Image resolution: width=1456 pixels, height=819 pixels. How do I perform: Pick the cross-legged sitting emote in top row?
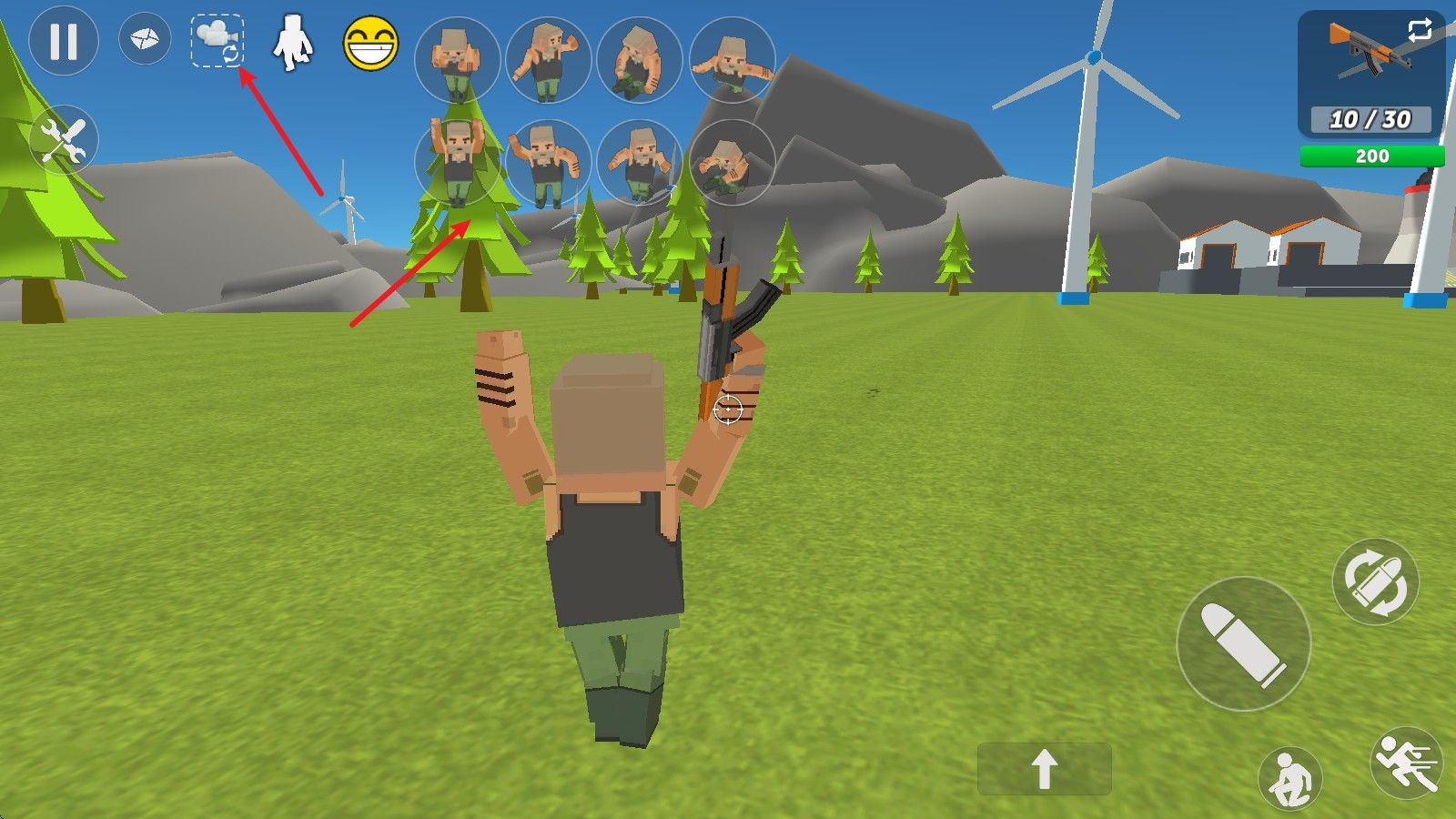point(640,60)
